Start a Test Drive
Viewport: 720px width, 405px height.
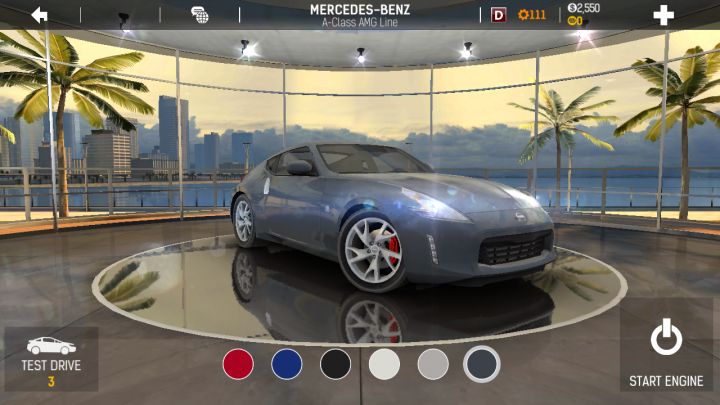[x=51, y=360]
